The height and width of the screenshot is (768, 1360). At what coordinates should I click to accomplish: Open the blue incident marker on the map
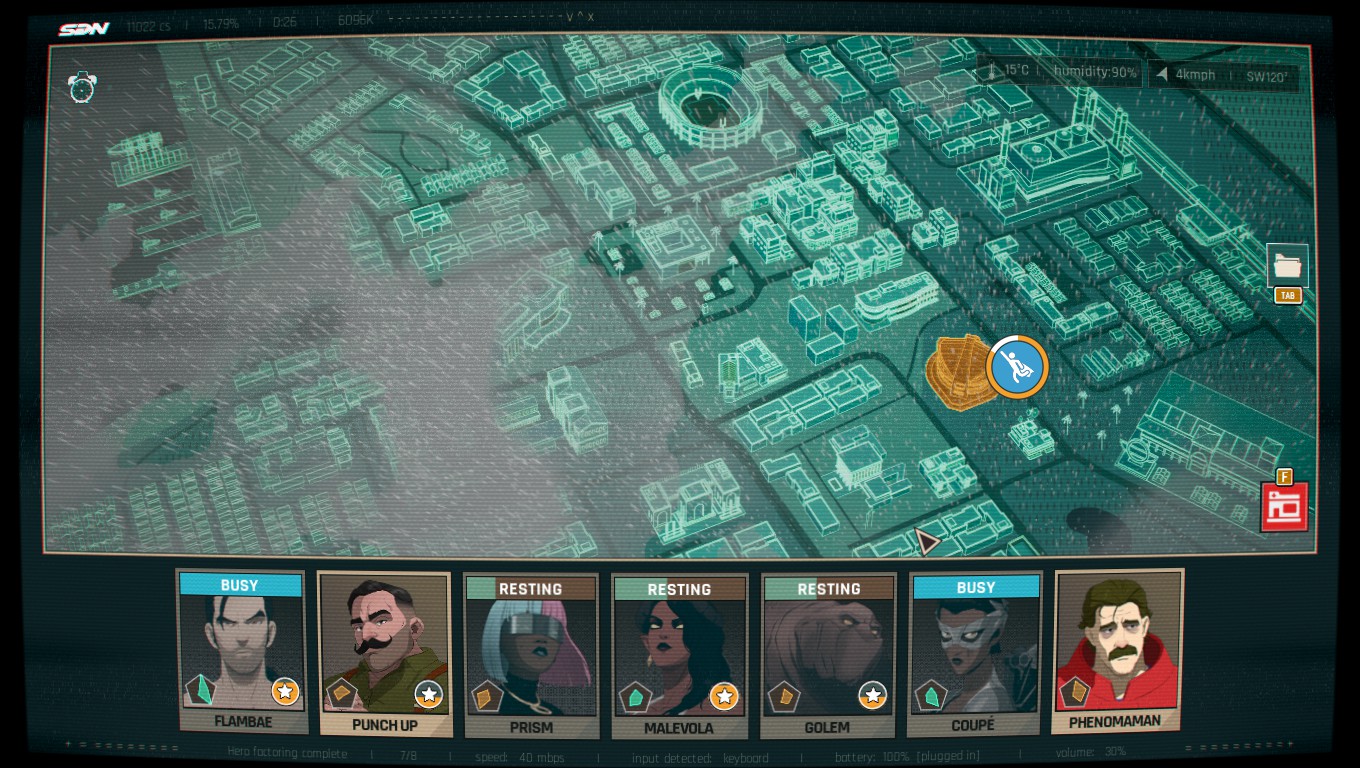click(x=1017, y=367)
